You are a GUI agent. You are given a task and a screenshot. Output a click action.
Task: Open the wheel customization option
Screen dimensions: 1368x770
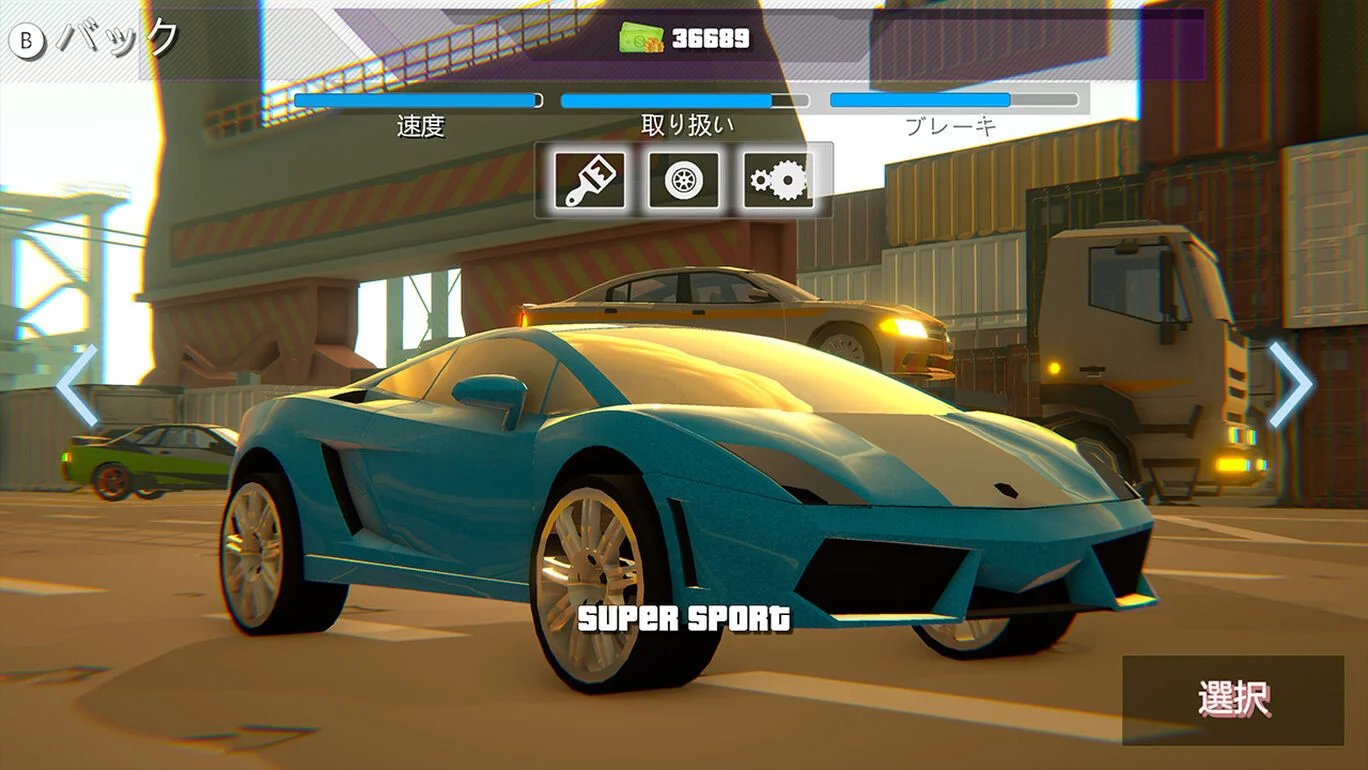click(683, 180)
